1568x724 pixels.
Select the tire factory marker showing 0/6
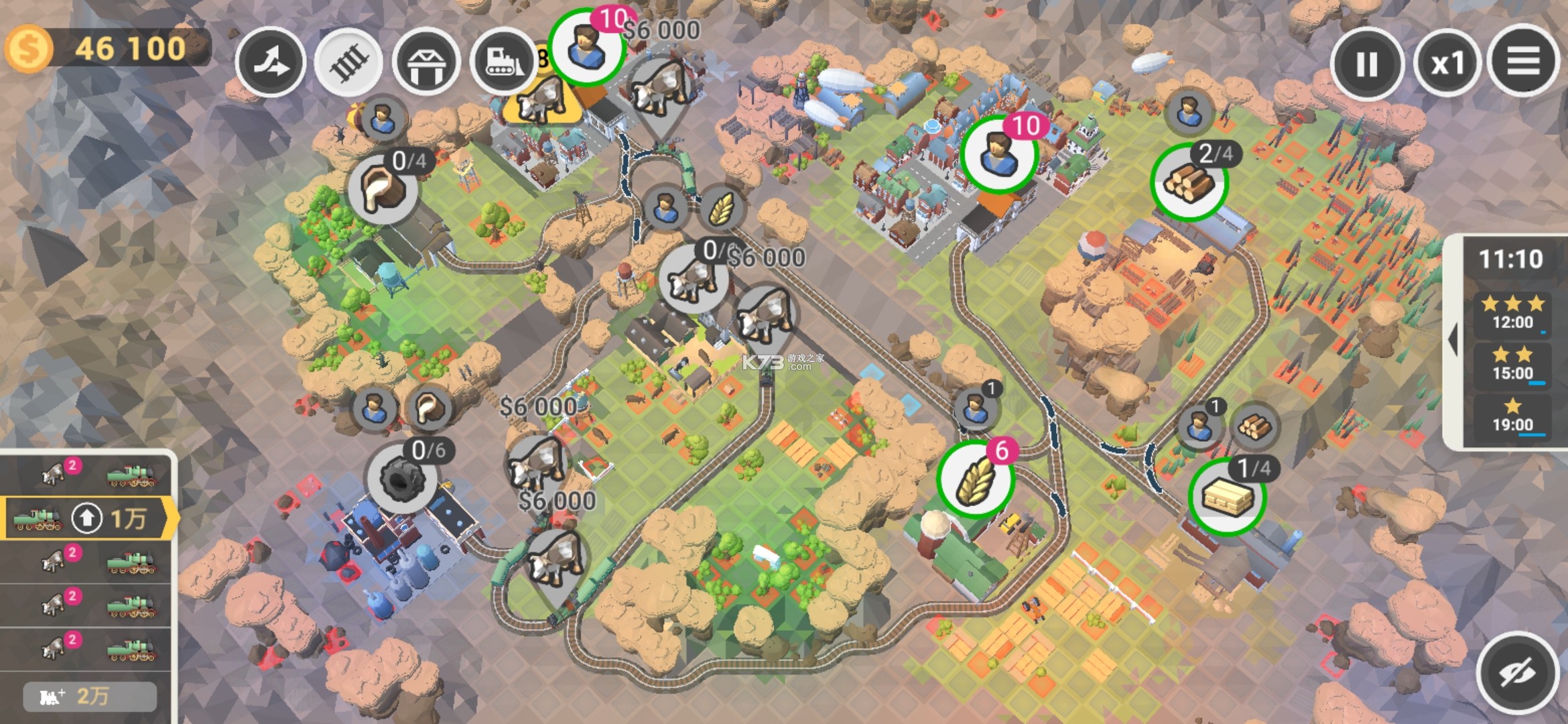pyautogui.click(x=401, y=479)
